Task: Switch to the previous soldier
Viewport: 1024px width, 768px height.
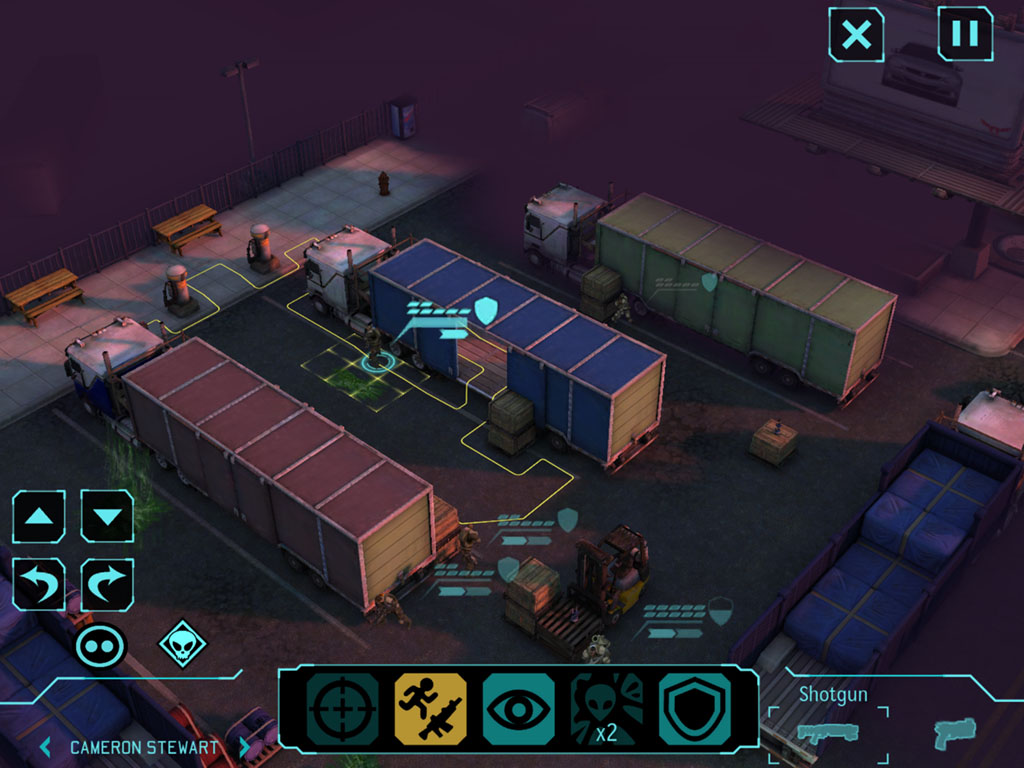Action: click(45, 747)
